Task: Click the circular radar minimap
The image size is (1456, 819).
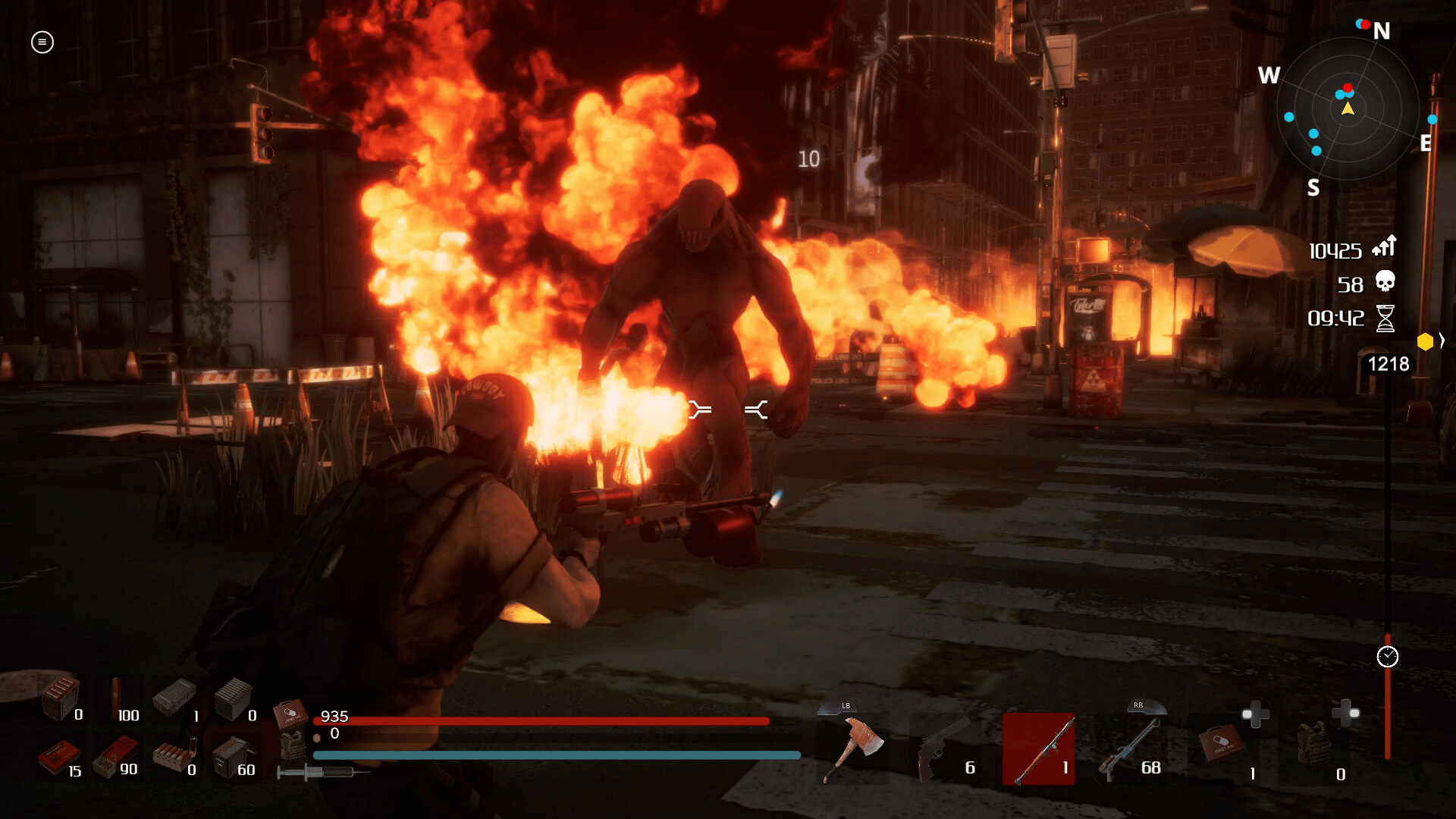Action: (1348, 109)
